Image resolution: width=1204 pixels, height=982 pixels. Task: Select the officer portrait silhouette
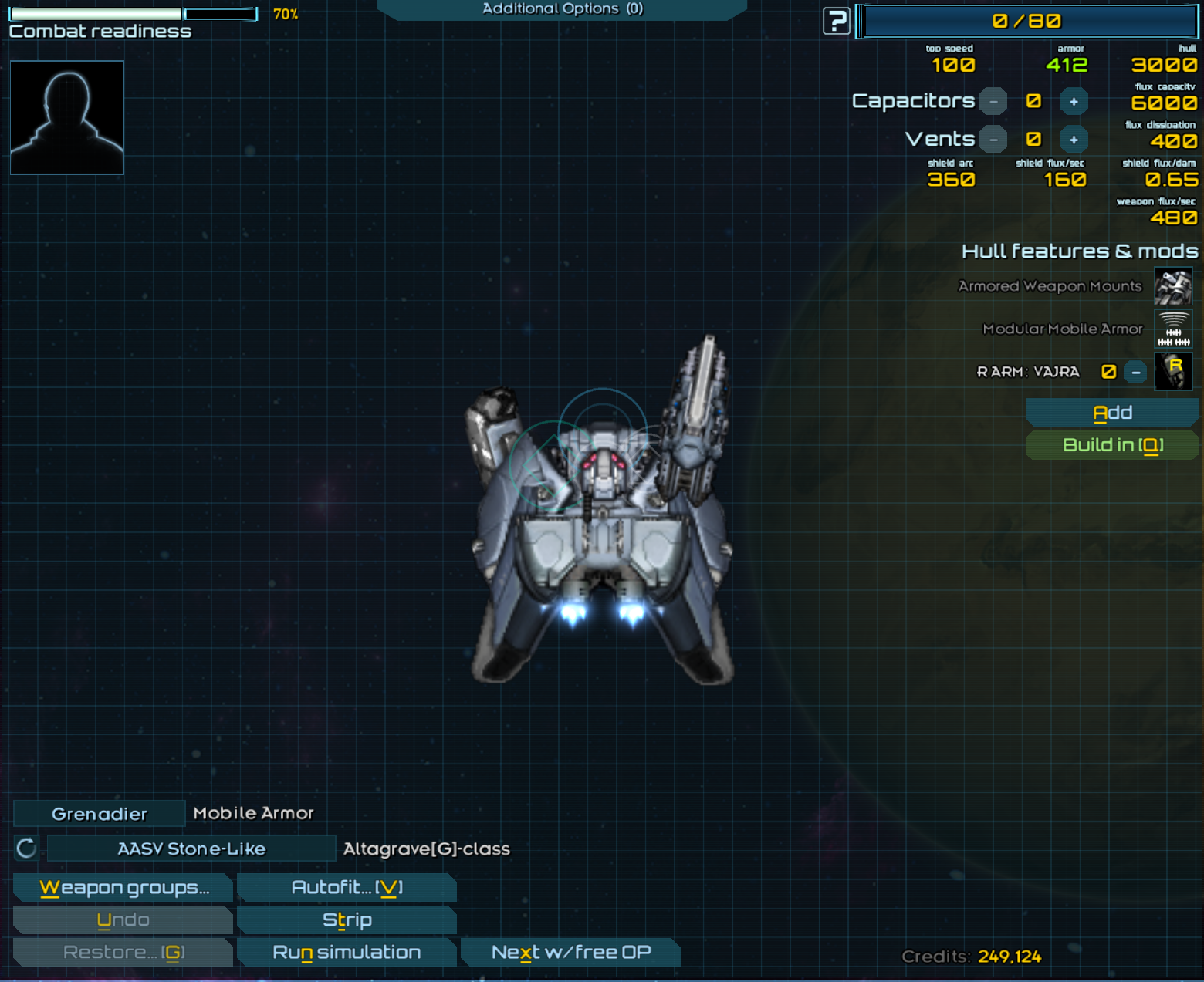tap(67, 117)
